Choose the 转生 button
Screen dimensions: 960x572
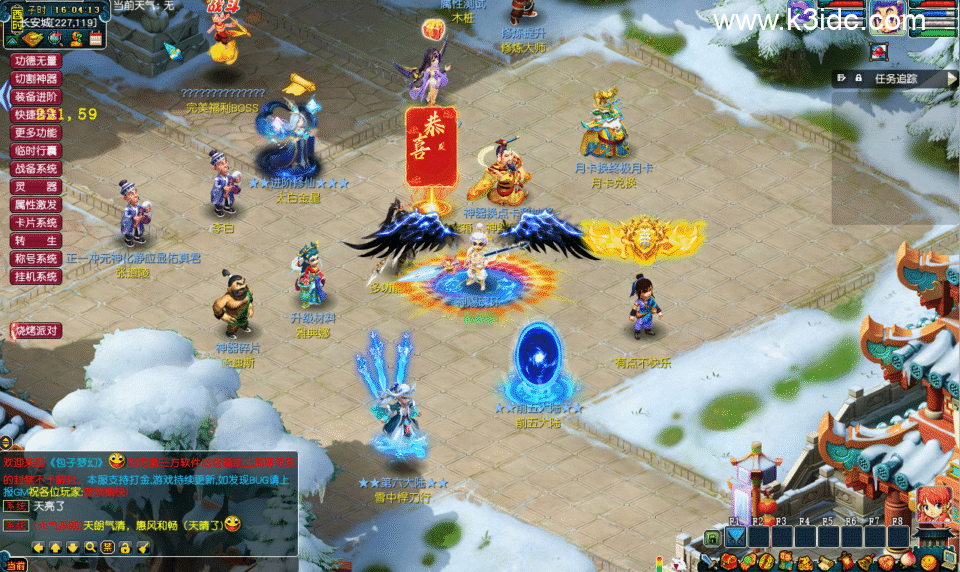tap(36, 241)
